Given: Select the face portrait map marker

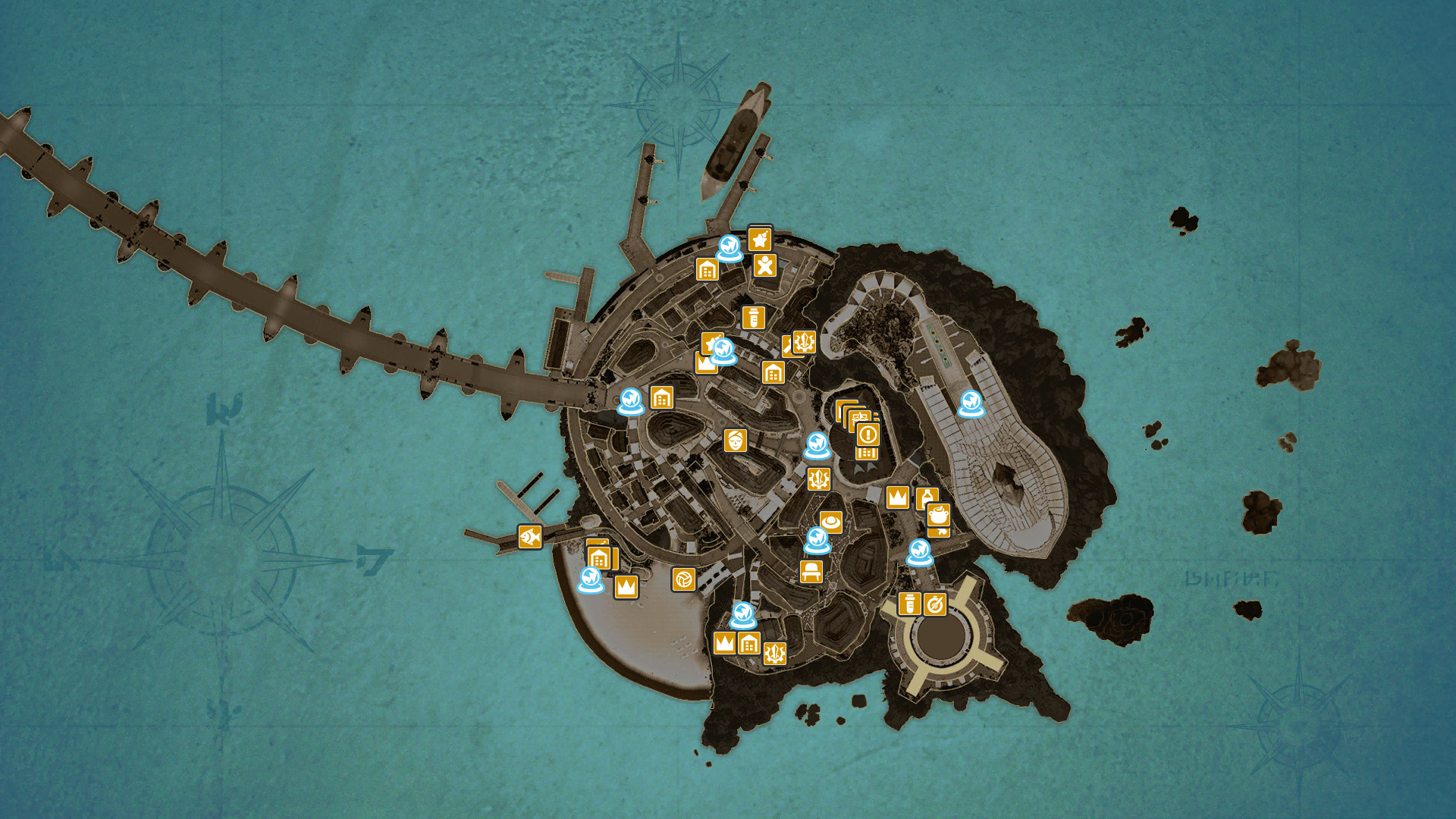Looking at the screenshot, I should point(735,440).
